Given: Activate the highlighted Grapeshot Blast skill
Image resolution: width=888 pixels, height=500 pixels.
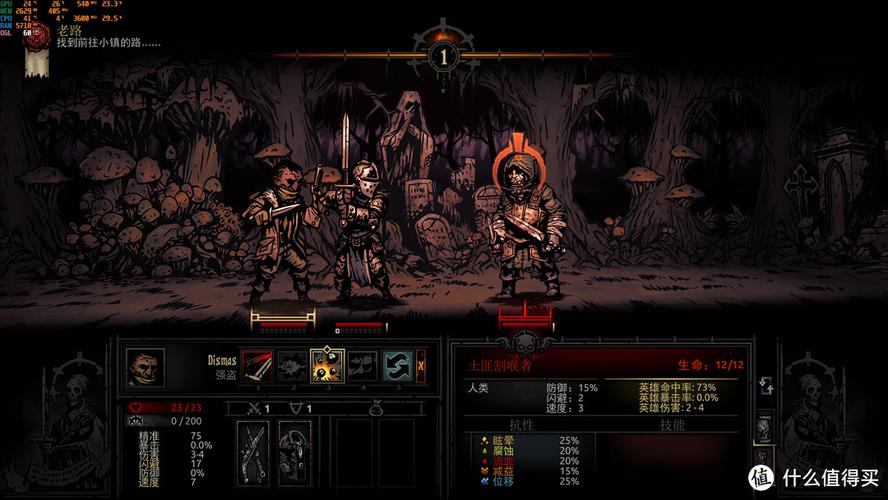Looking at the screenshot, I should pos(327,366).
